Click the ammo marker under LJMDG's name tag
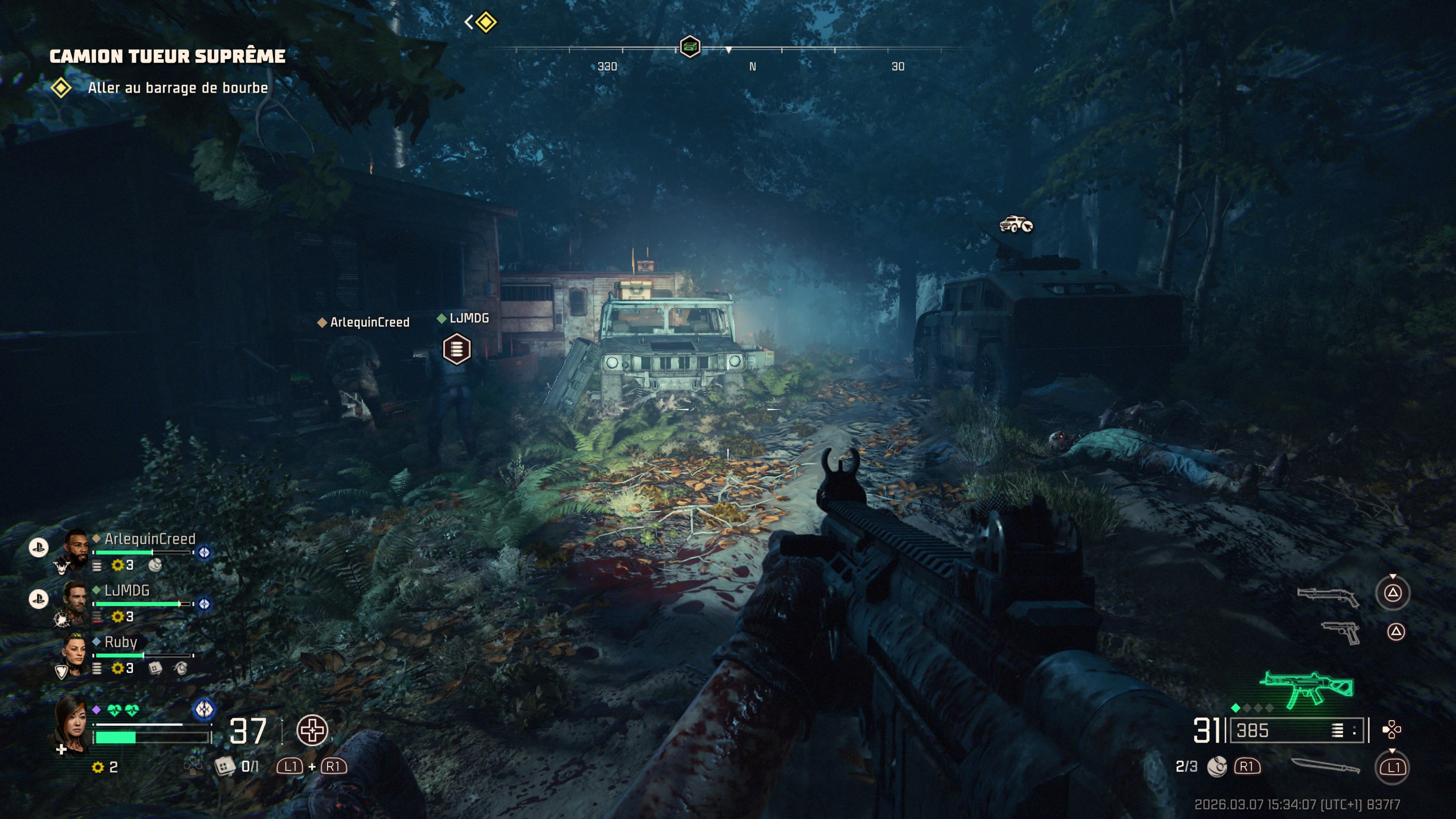Screen dimensions: 1456x819 457,348
